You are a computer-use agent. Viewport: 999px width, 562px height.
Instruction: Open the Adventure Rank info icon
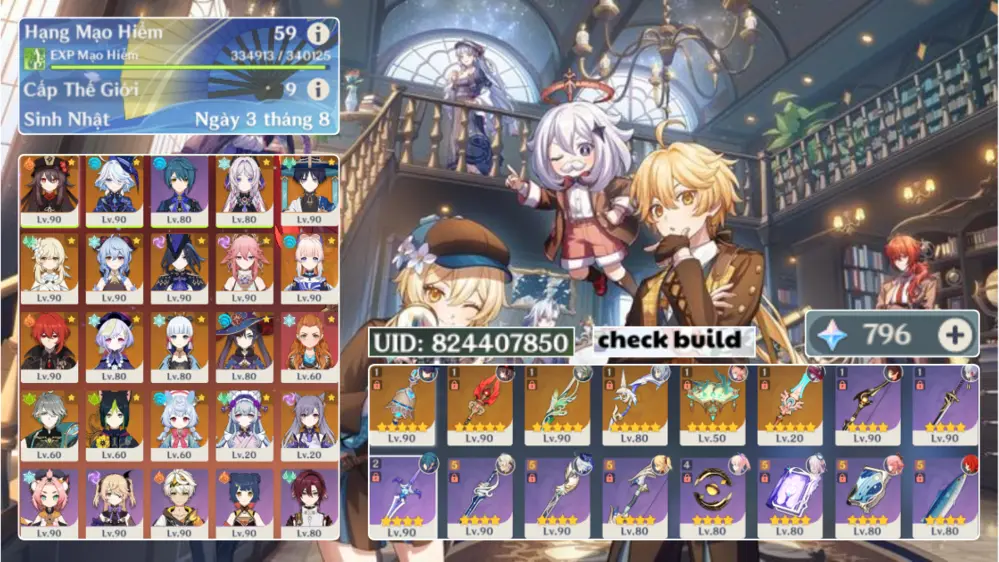click(x=318, y=33)
